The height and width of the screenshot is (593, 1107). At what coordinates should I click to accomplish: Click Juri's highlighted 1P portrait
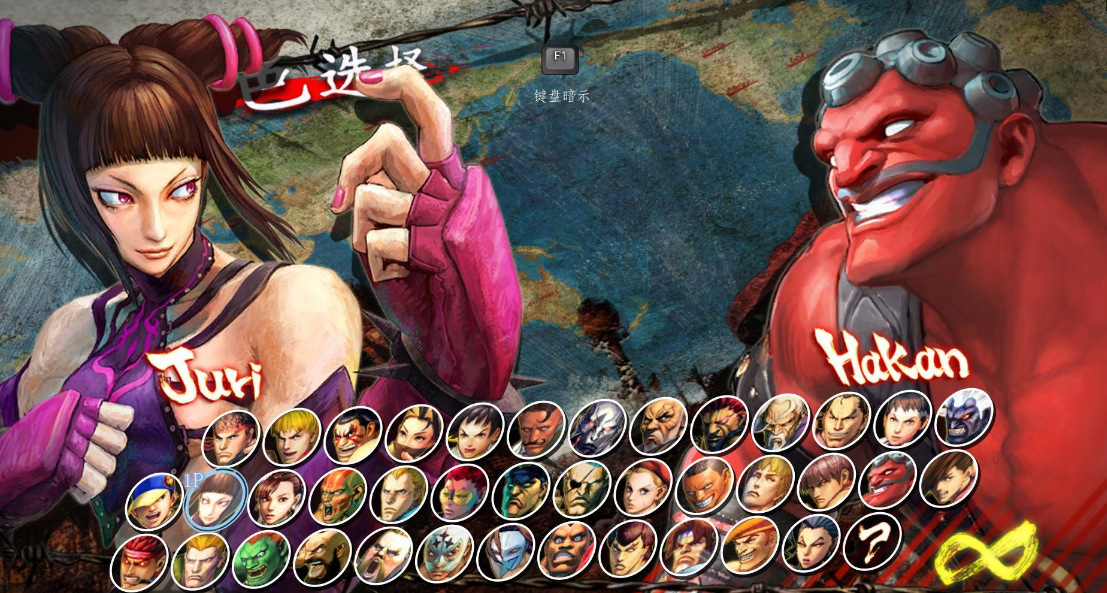(215, 498)
